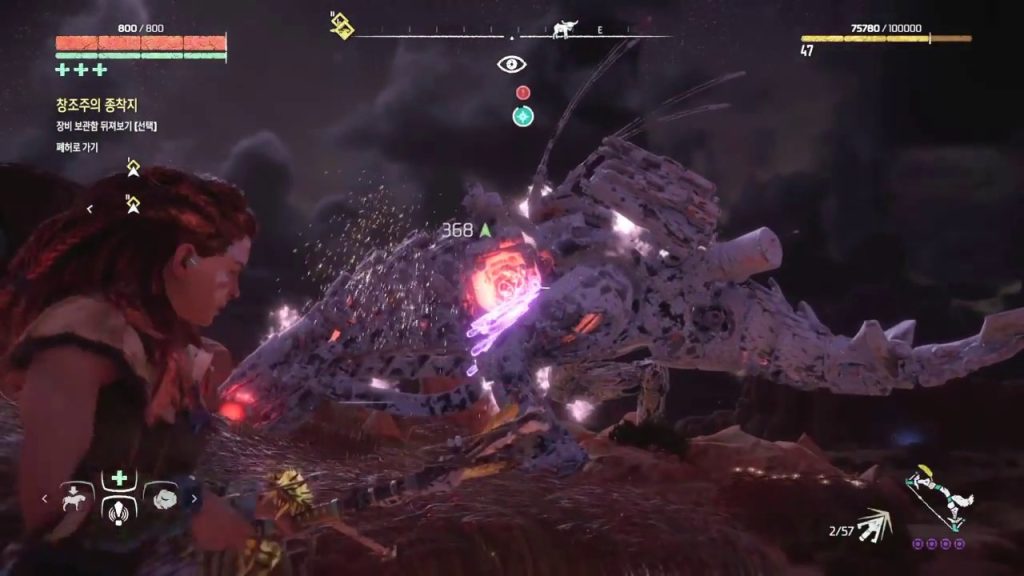Choose the rock item slot
Viewport: 1024px width, 576px height.
pos(162,496)
